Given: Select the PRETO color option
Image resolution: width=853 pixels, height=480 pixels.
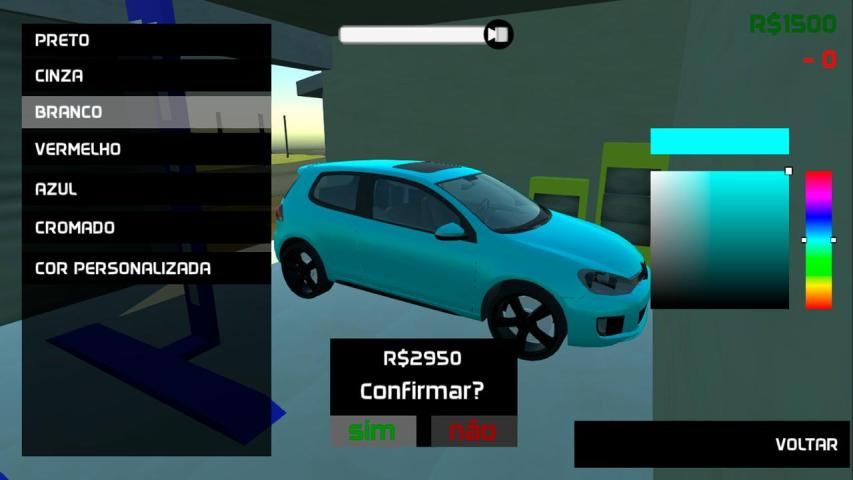Looking at the screenshot, I should coord(146,41).
